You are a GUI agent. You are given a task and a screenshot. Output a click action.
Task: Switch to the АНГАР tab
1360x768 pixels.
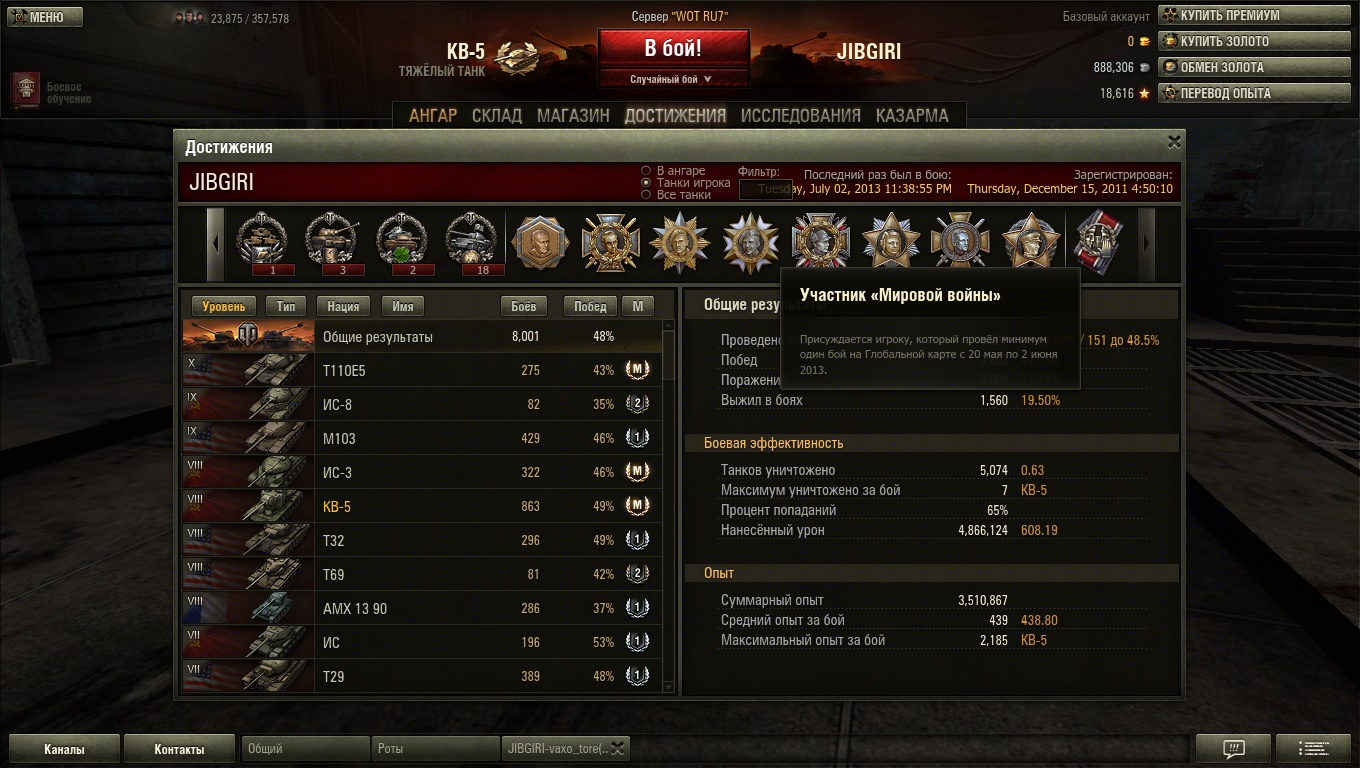(x=432, y=115)
